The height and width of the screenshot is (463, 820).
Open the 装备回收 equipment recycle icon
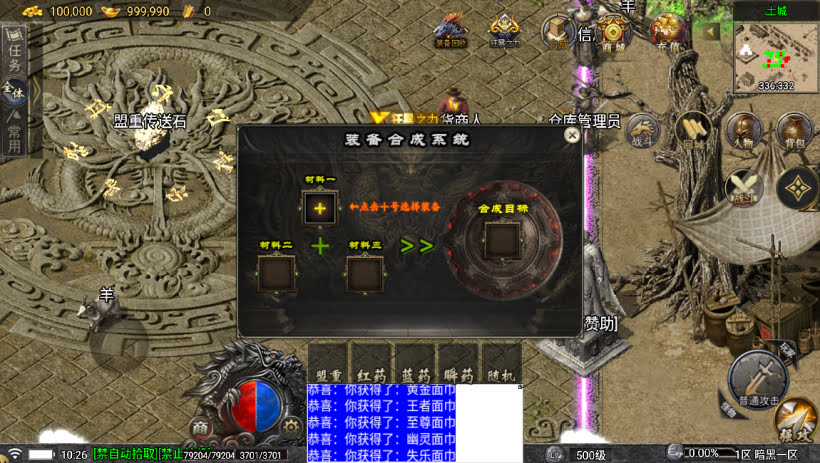(451, 30)
